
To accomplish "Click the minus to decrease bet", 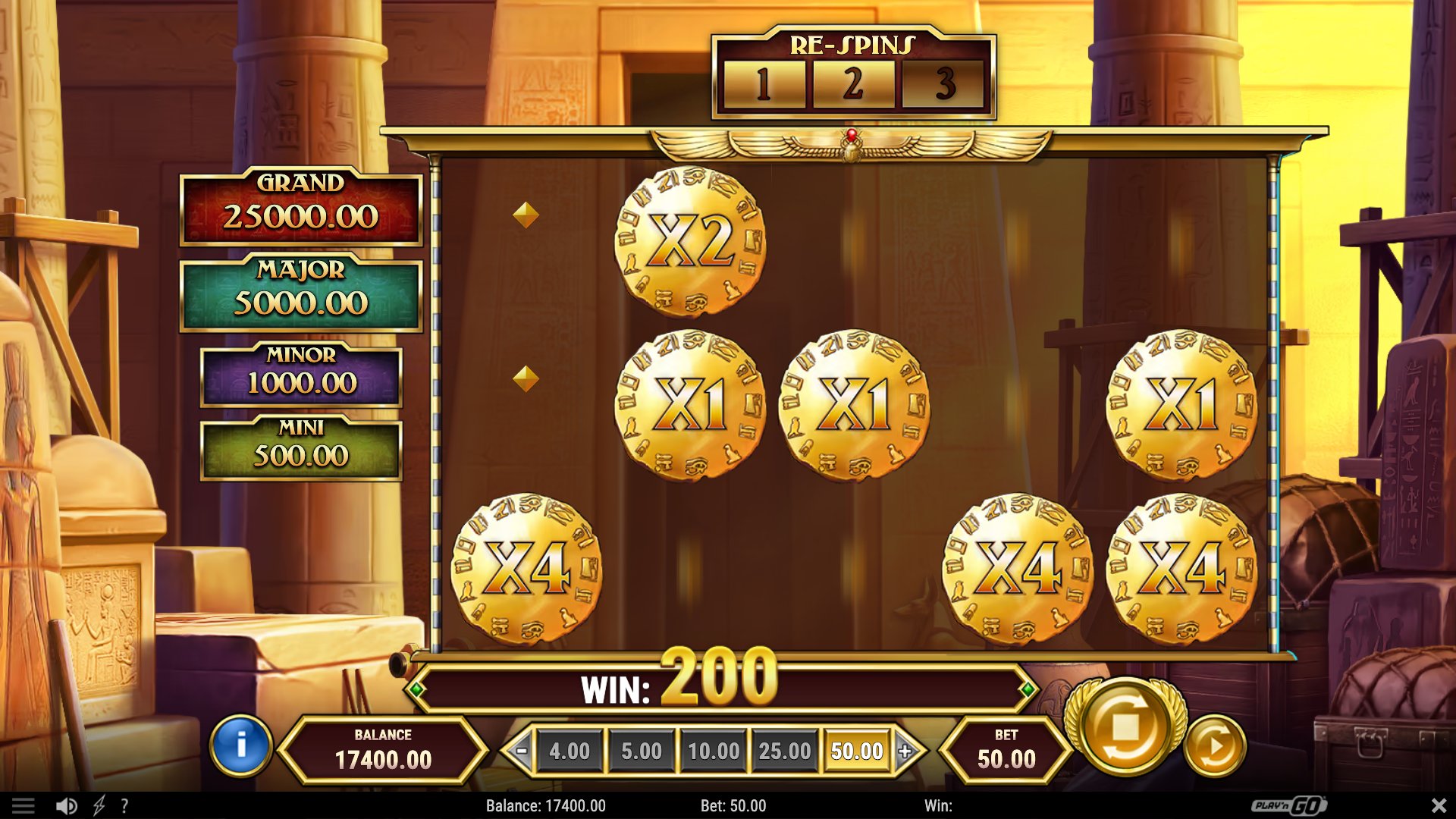I will [x=522, y=751].
